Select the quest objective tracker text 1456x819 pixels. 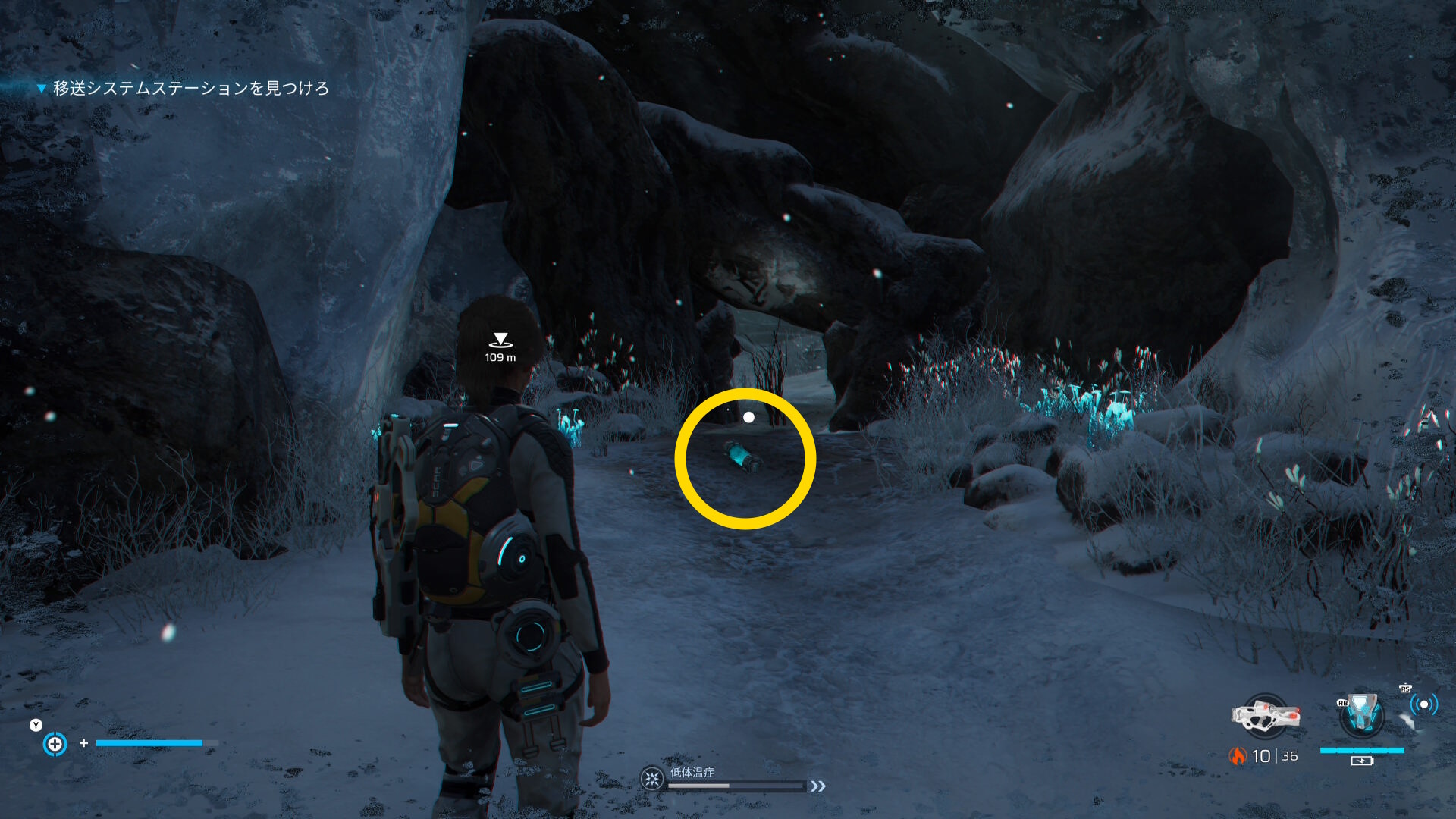[190, 89]
